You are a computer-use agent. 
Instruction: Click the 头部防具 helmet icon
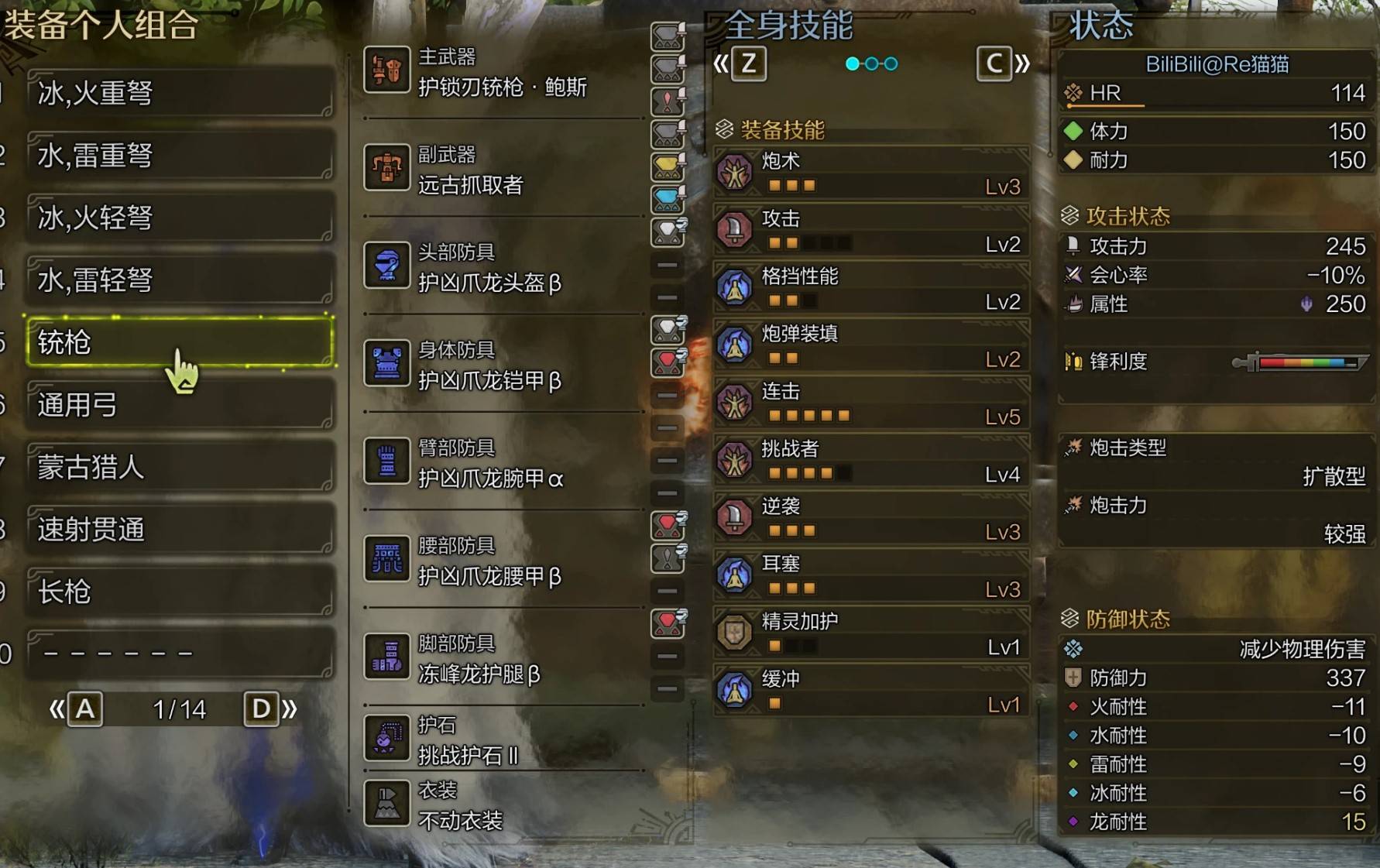387,266
